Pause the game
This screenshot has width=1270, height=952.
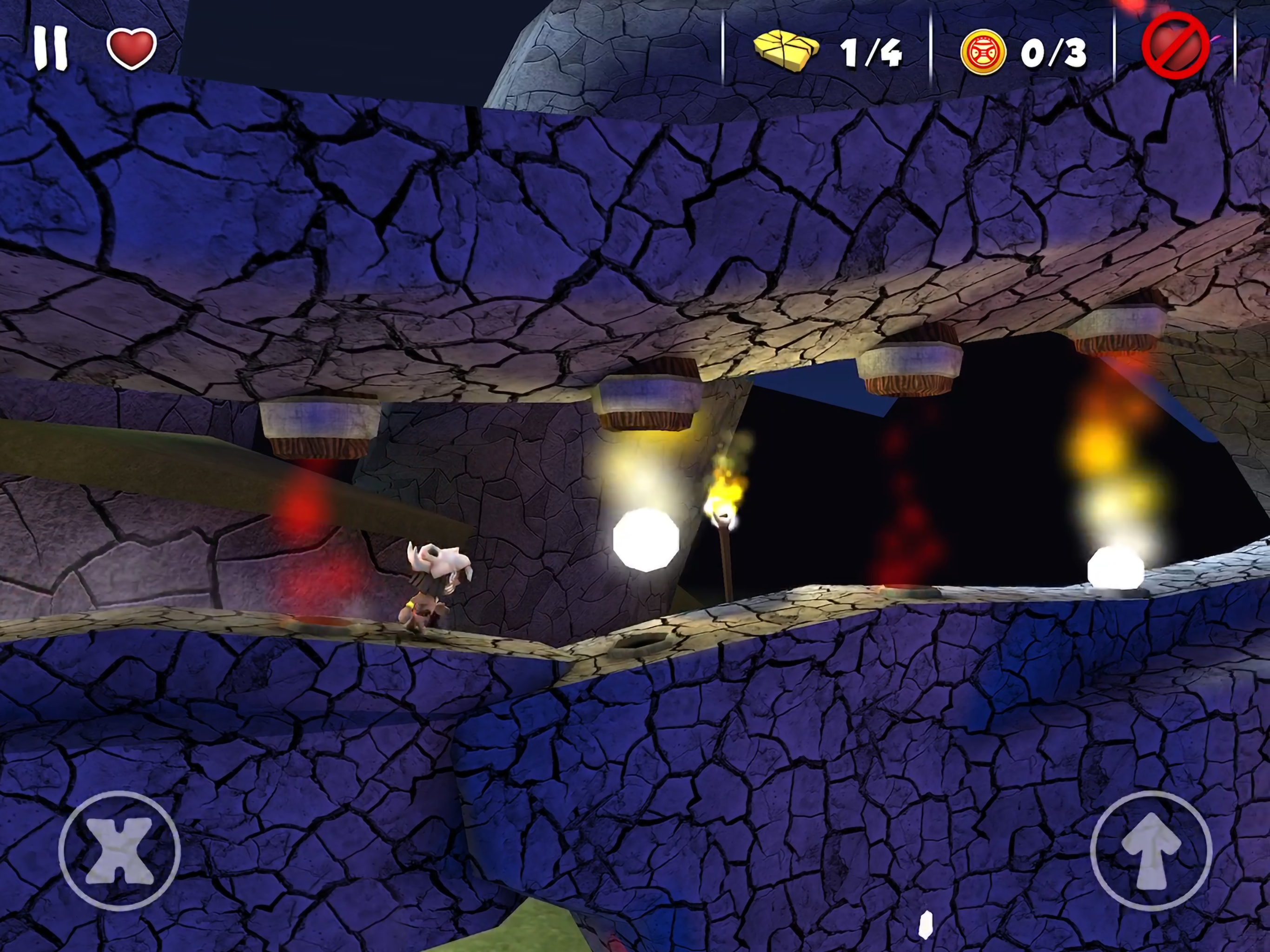pos(51,50)
